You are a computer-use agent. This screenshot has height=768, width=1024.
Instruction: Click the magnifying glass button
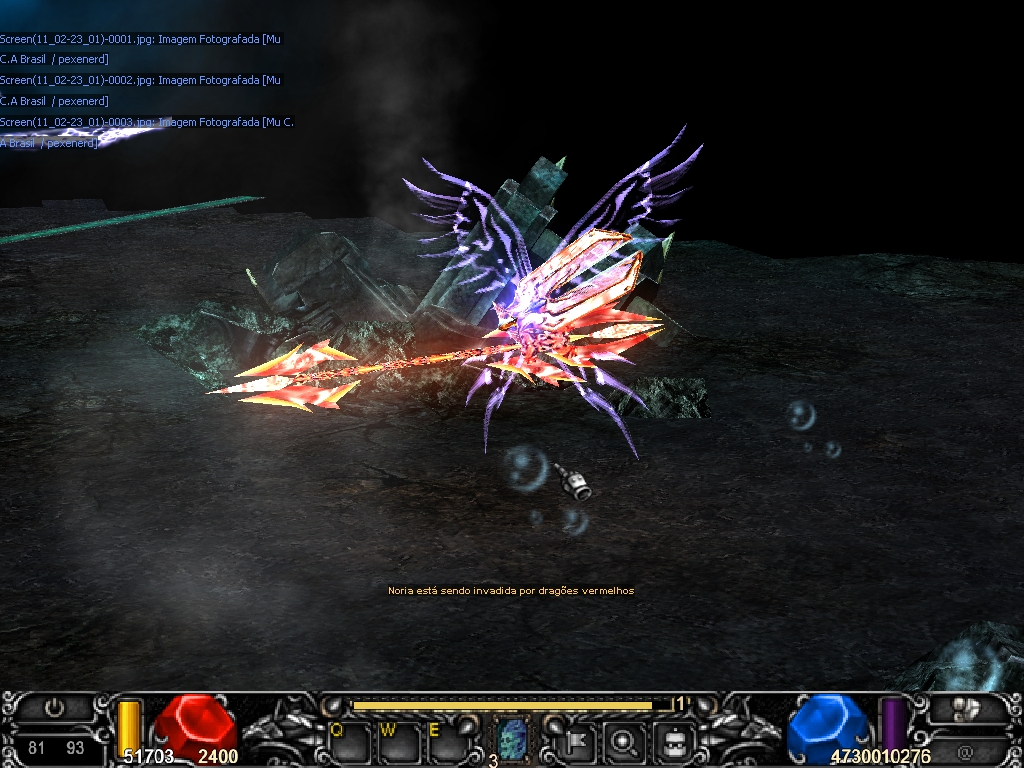coord(626,741)
